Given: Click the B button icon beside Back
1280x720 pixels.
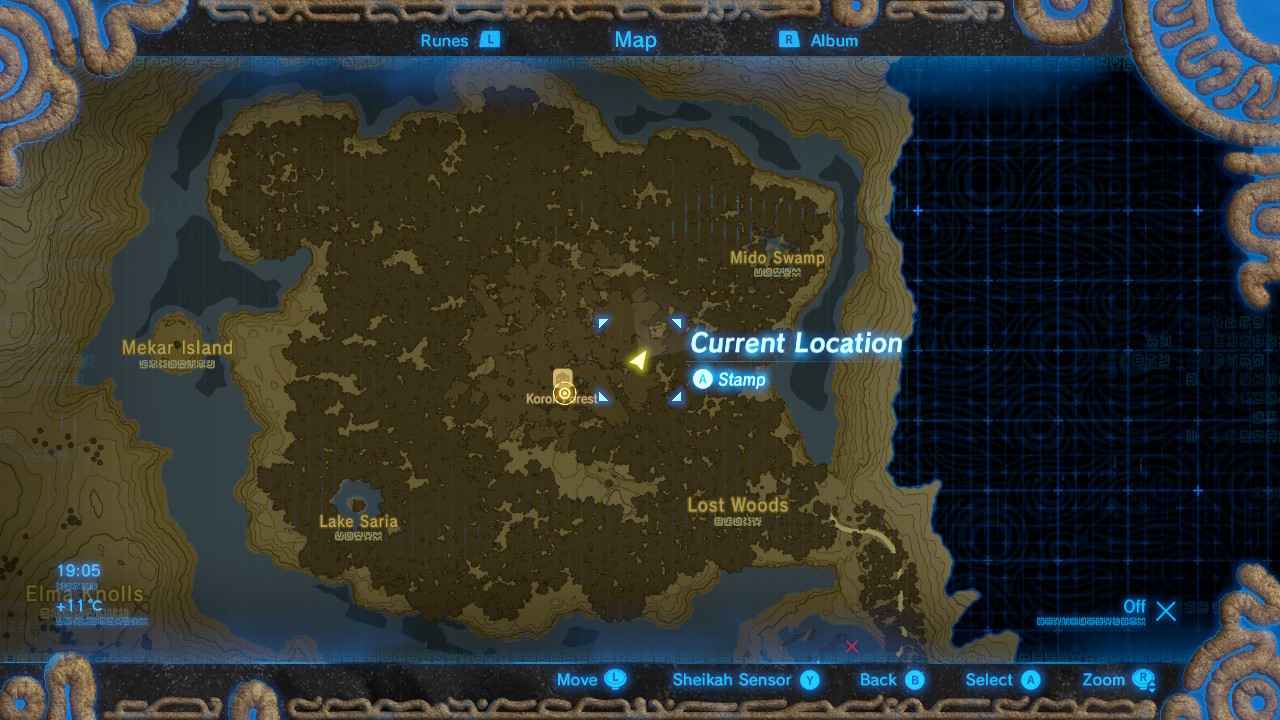Looking at the screenshot, I should click(x=918, y=680).
